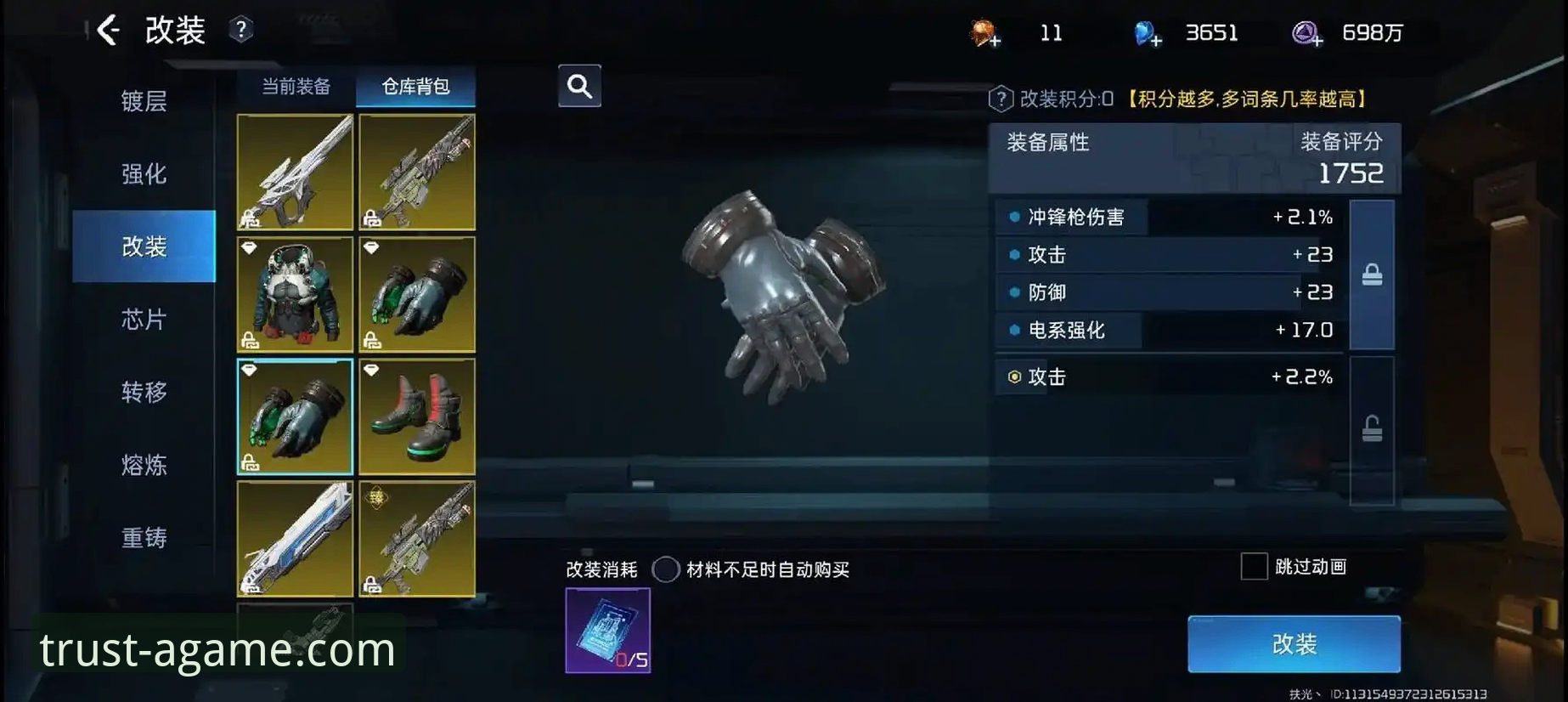The height and width of the screenshot is (702, 1568).
Task: Select the 镀层 menu entry
Action: 144,101
